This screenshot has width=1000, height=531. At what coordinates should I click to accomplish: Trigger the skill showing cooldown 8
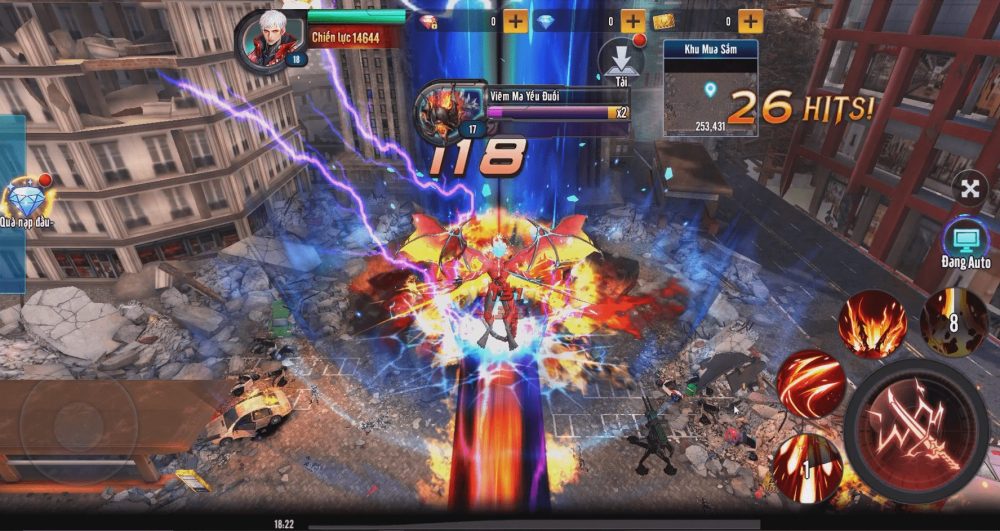954,321
